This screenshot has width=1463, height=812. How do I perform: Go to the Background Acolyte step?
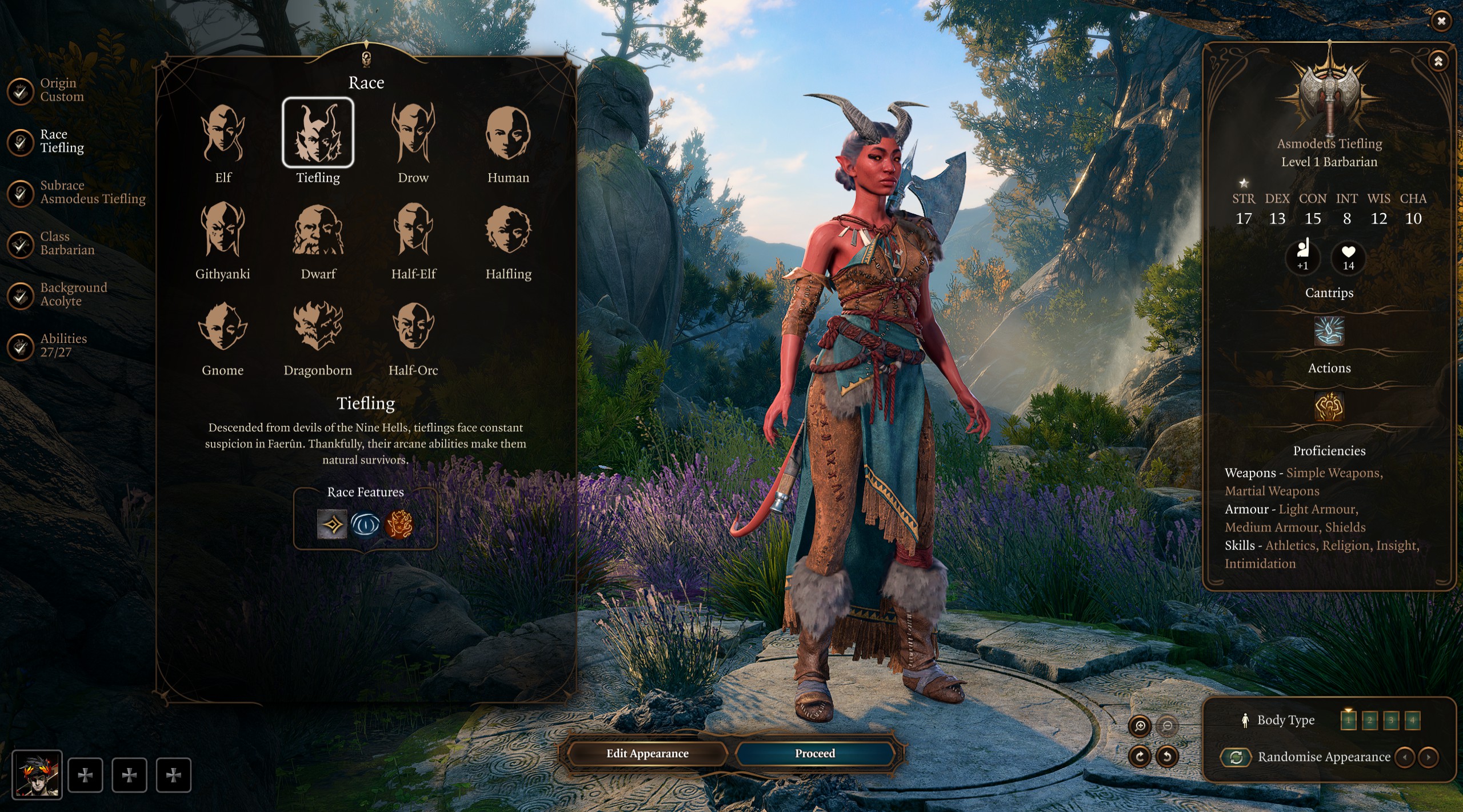(x=73, y=294)
